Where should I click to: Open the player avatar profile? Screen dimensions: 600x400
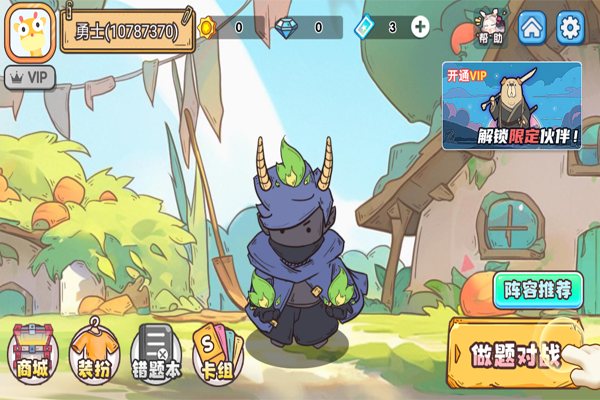[x=31, y=32]
